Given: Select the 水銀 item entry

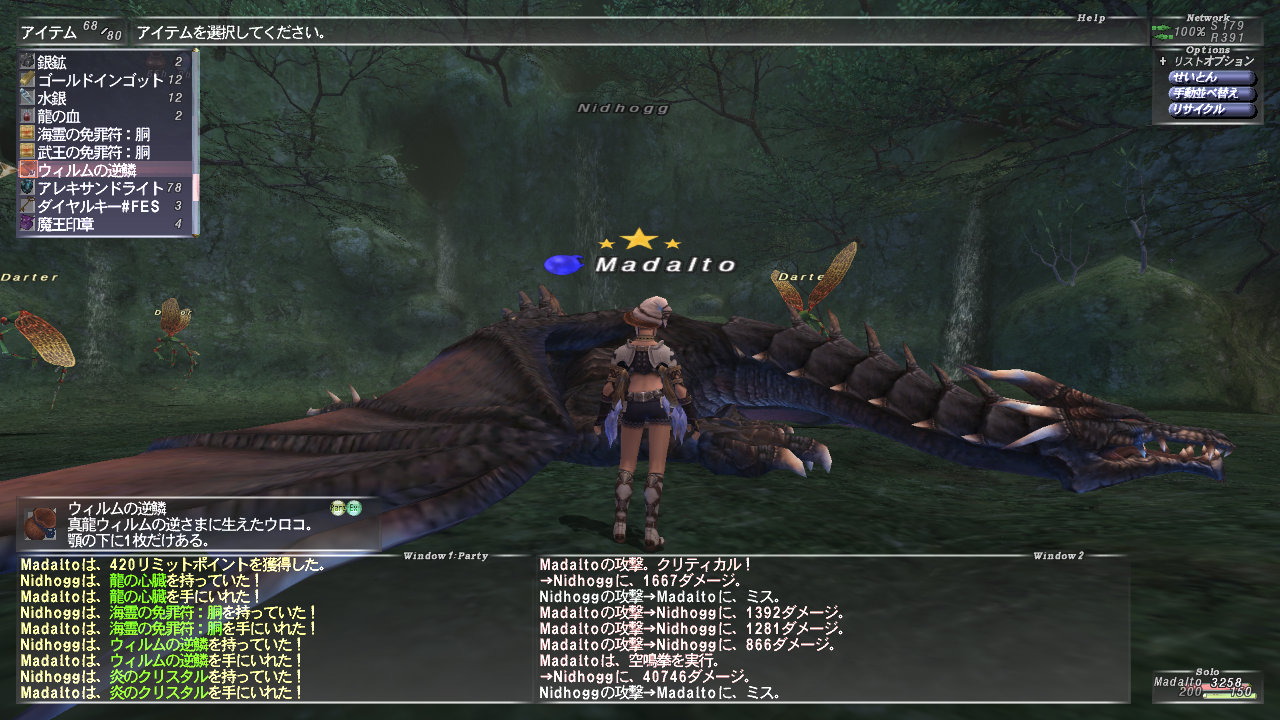Looking at the screenshot, I should point(100,98).
